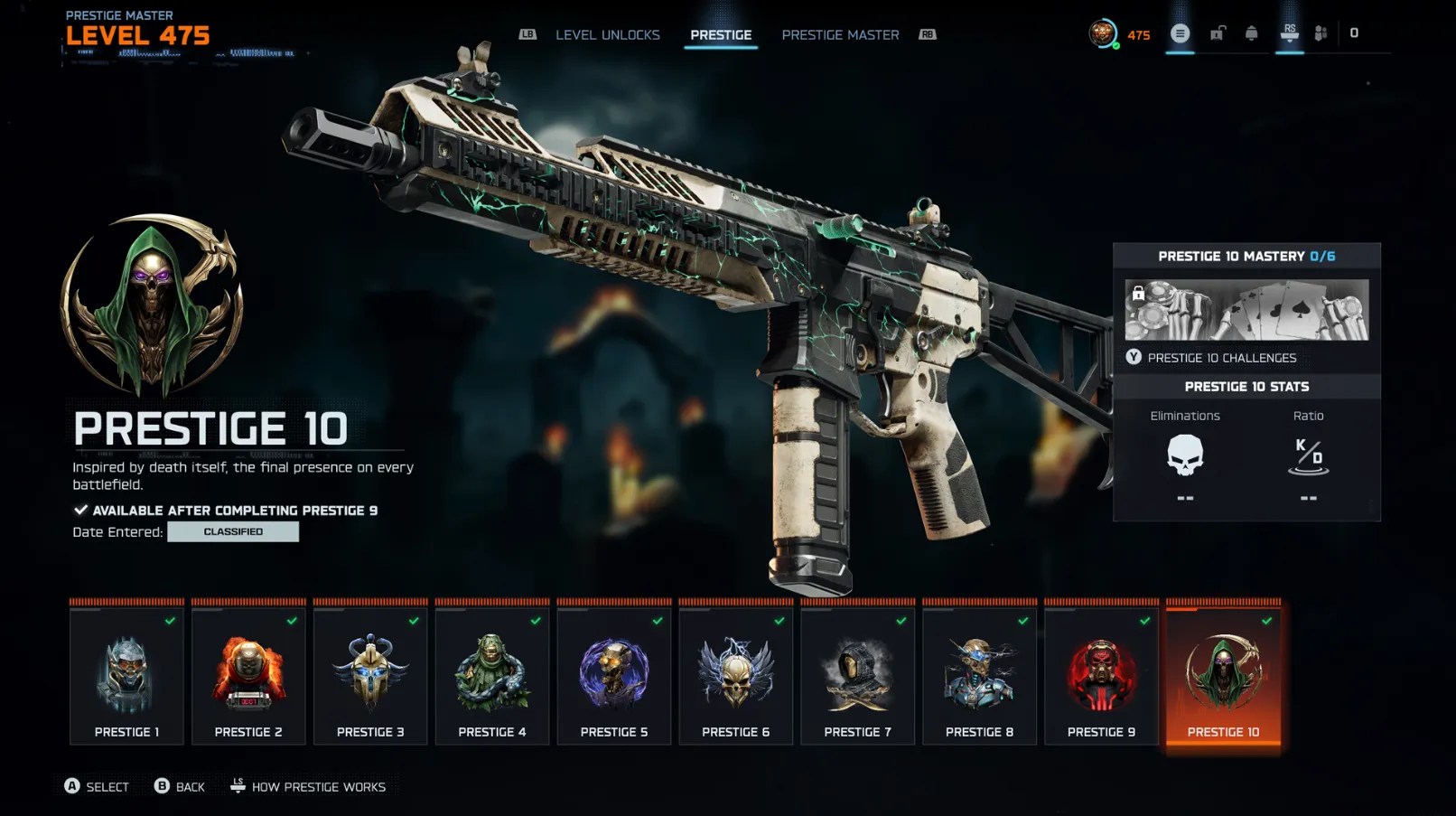Screen dimensions: 1456x816
Task: Click the player emblem showing level 475
Action: pos(1104,33)
